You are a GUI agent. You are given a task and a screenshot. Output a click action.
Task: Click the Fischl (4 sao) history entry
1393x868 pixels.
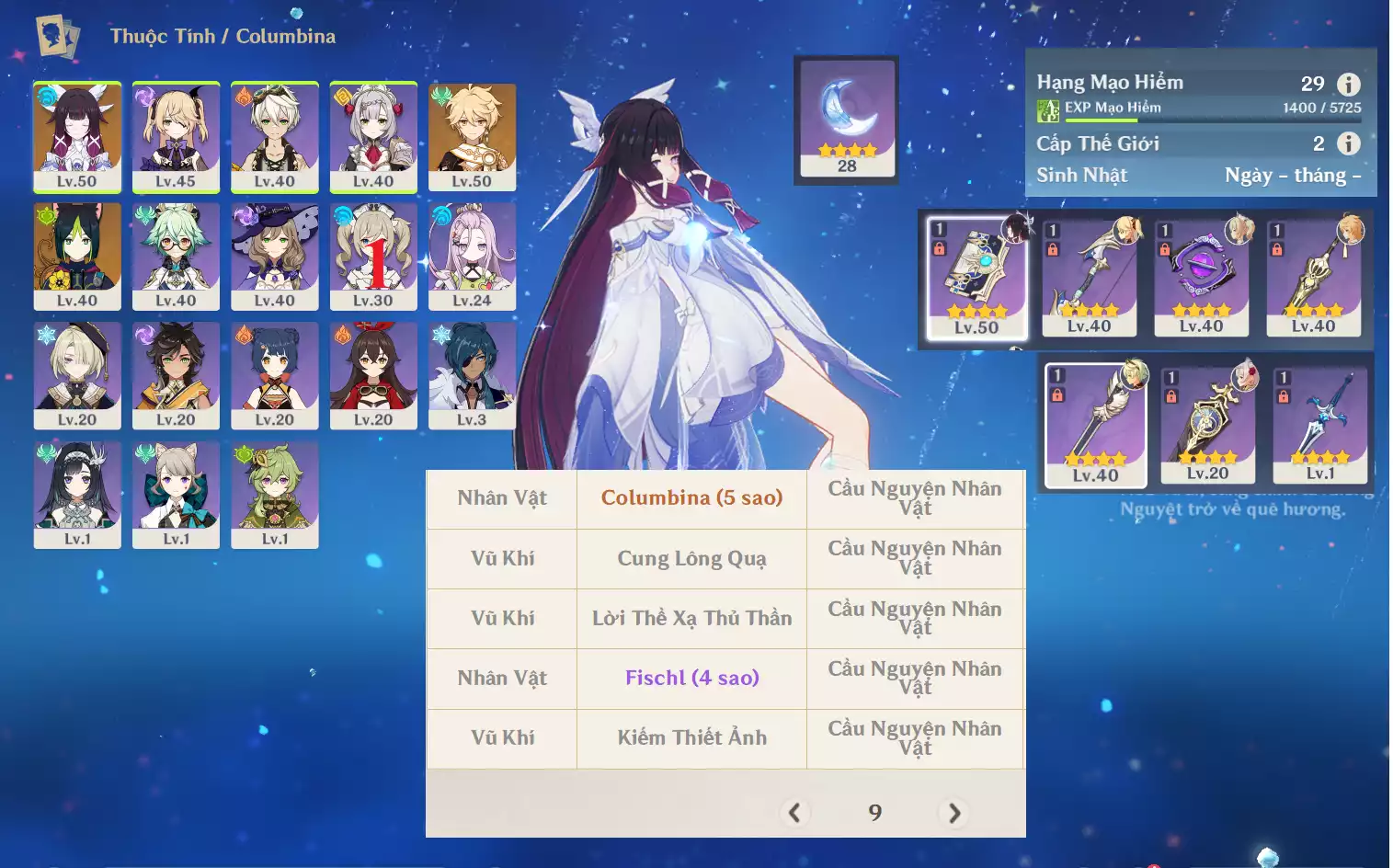point(691,679)
